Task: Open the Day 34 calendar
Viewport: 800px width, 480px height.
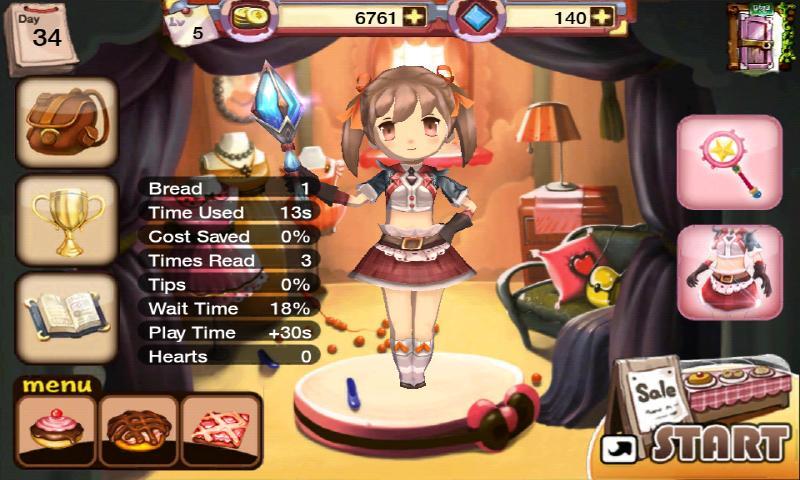Action: pos(42,37)
